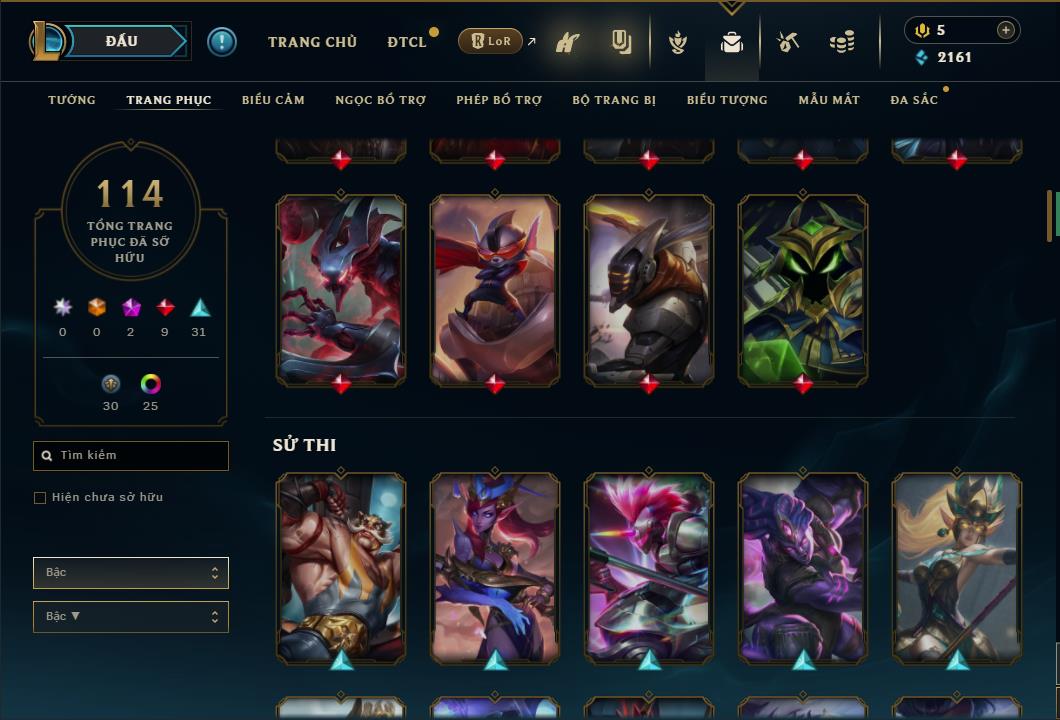Toggle the Hiện chưa sở hữu checkbox
Viewport: 1060px width, 720px height.
point(40,498)
